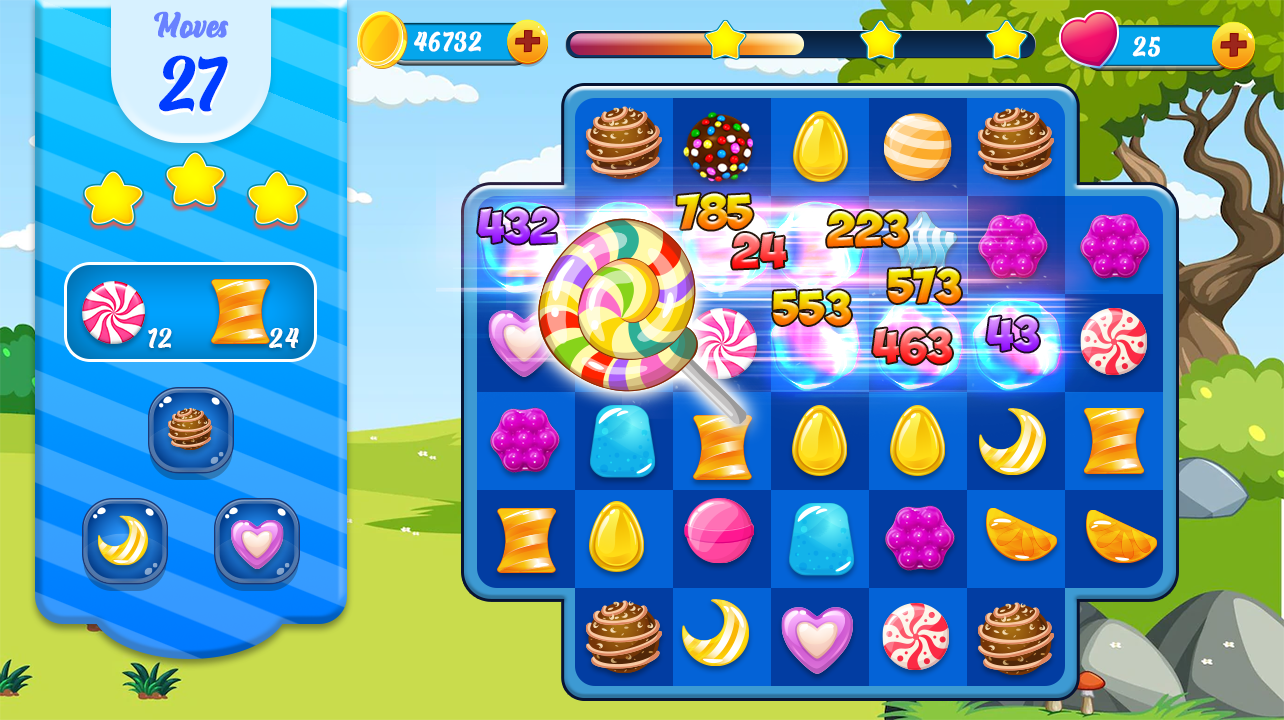Select the blue gumdrop candy on the board
1284x720 pixels.
pos(624,440)
